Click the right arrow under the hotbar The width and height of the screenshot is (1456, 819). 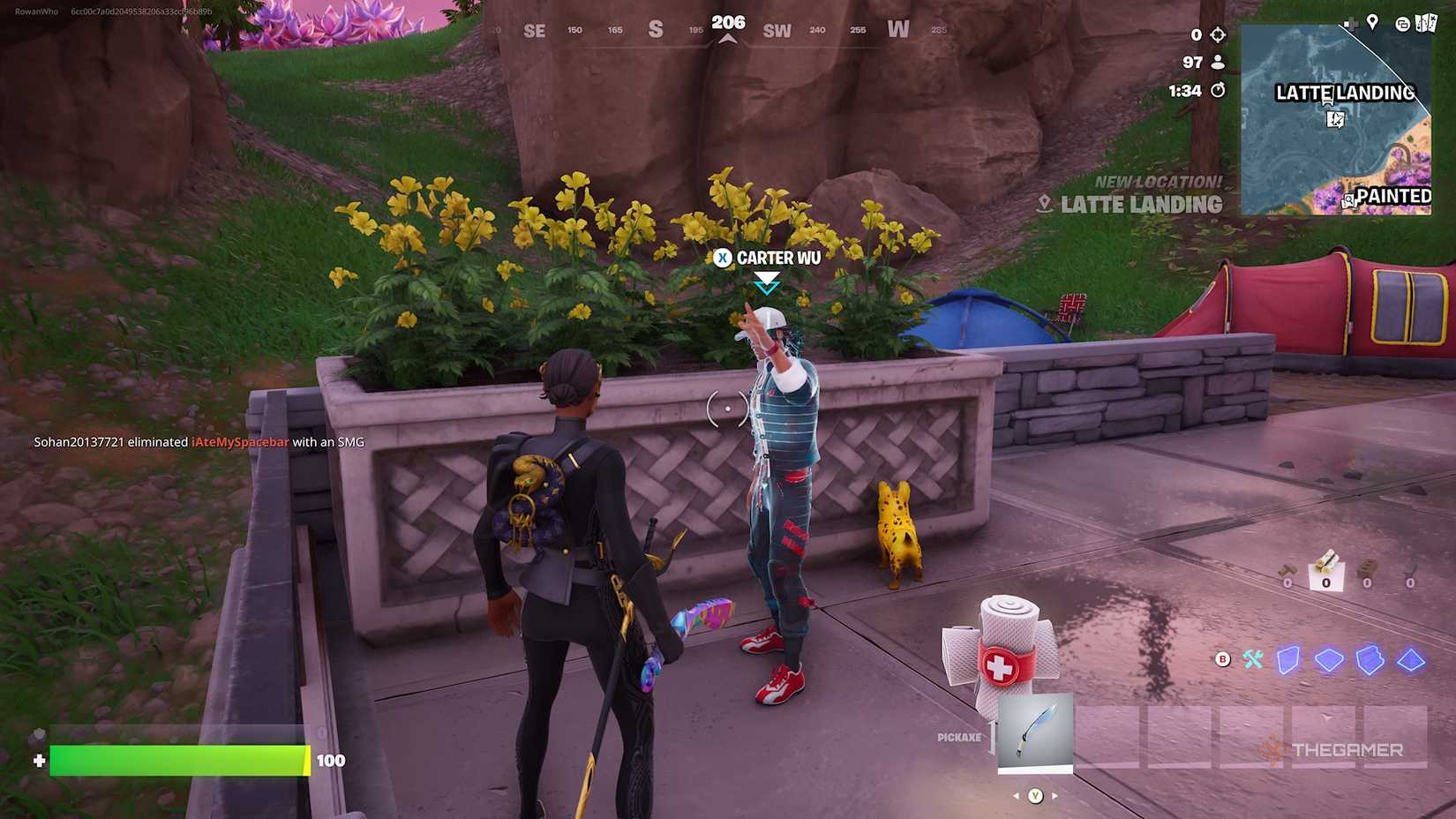click(x=1054, y=795)
